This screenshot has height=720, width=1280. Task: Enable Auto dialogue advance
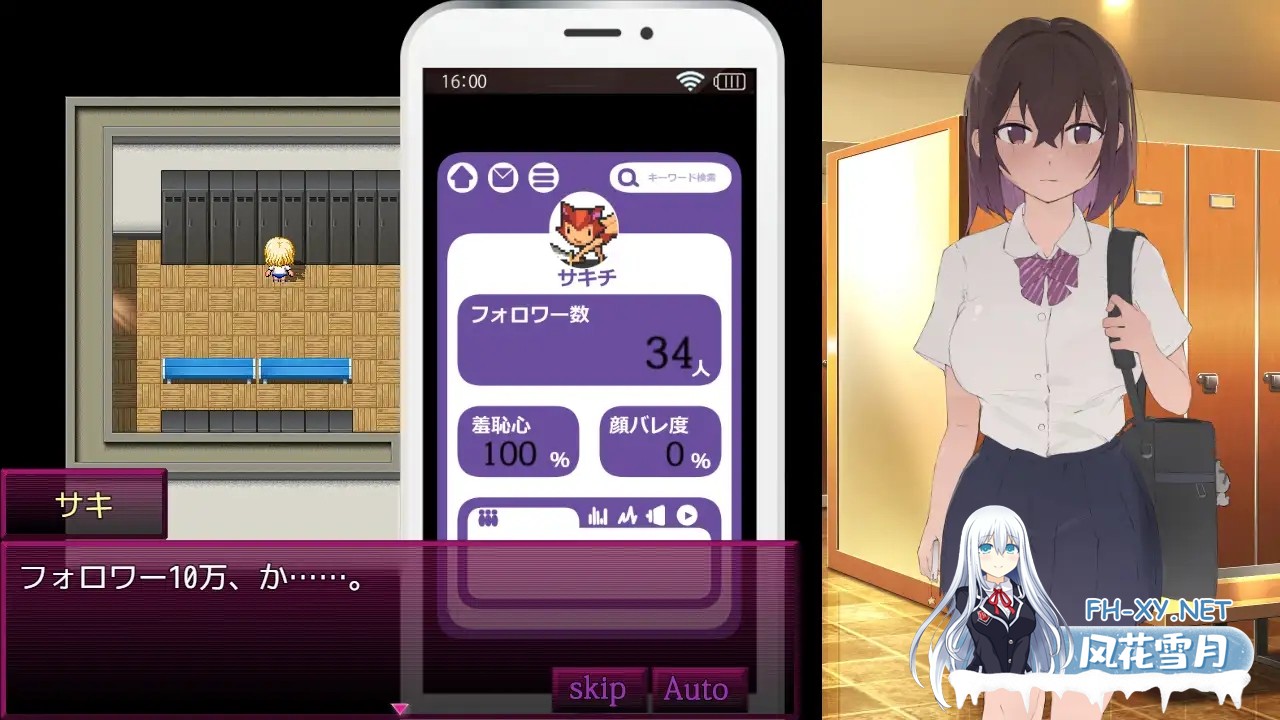[x=696, y=688]
